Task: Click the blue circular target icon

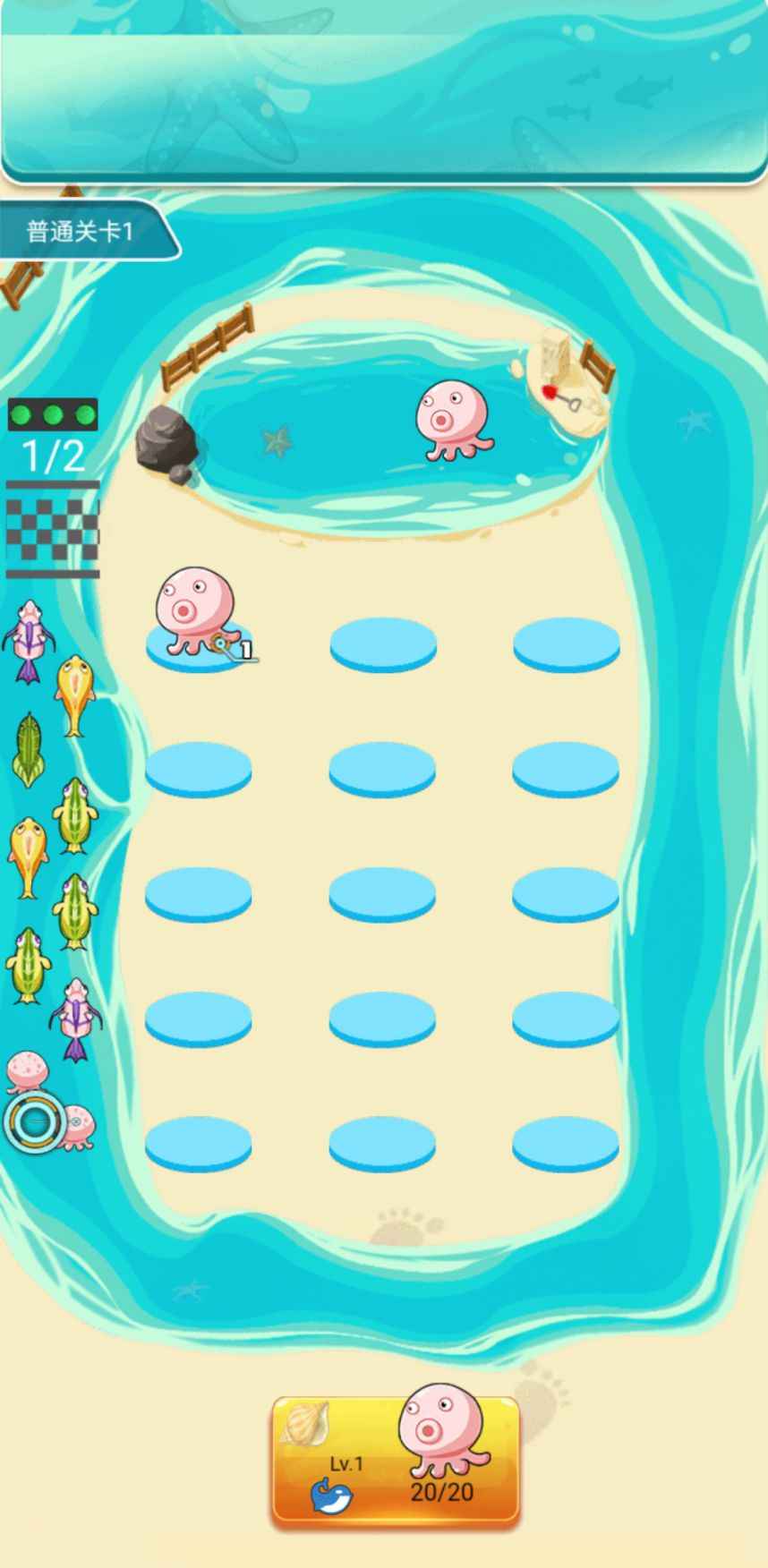Action: (x=34, y=1121)
